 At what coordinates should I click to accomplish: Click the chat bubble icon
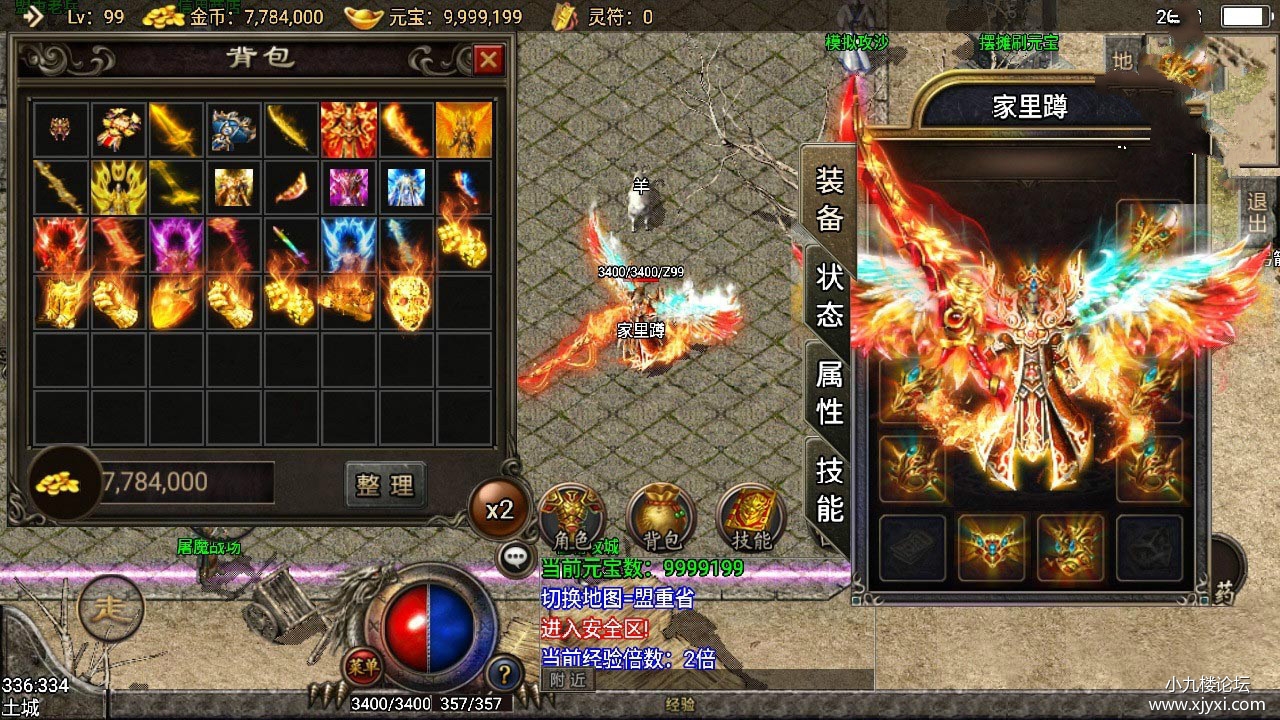coord(514,558)
